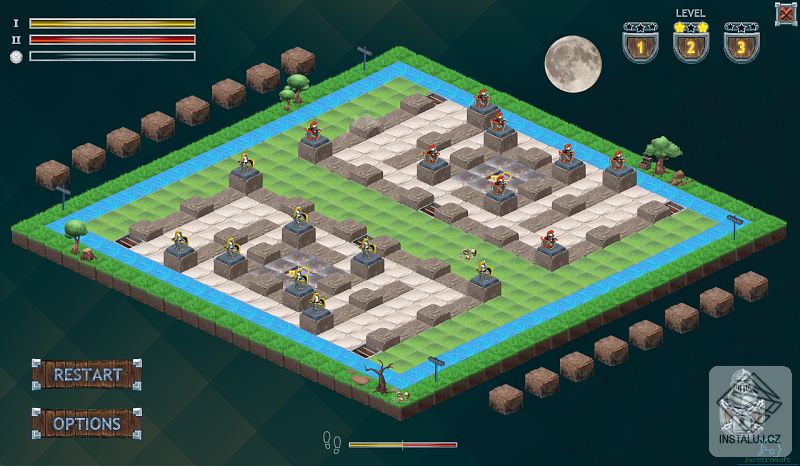This screenshot has height=466, width=800.
Task: Switch to level 3 shield badge
Action: [740, 44]
